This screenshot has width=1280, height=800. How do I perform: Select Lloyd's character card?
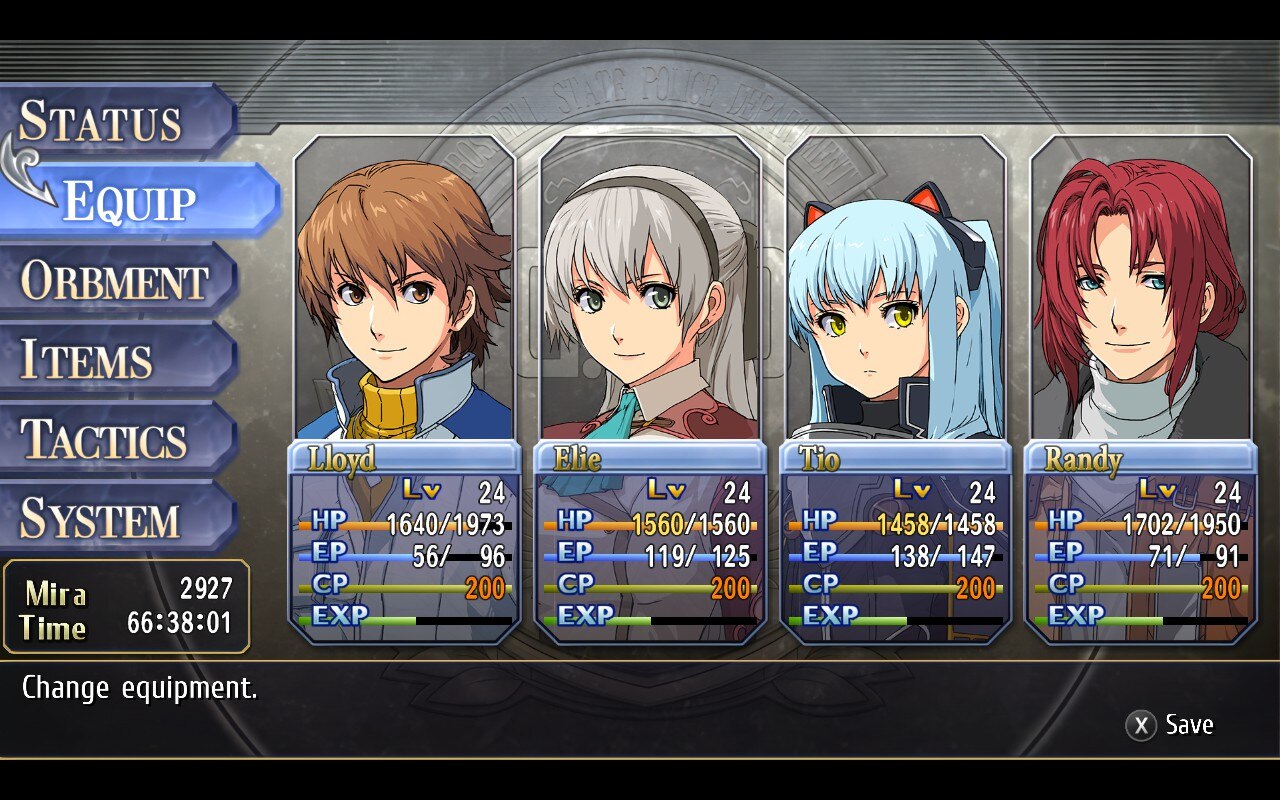(x=404, y=390)
